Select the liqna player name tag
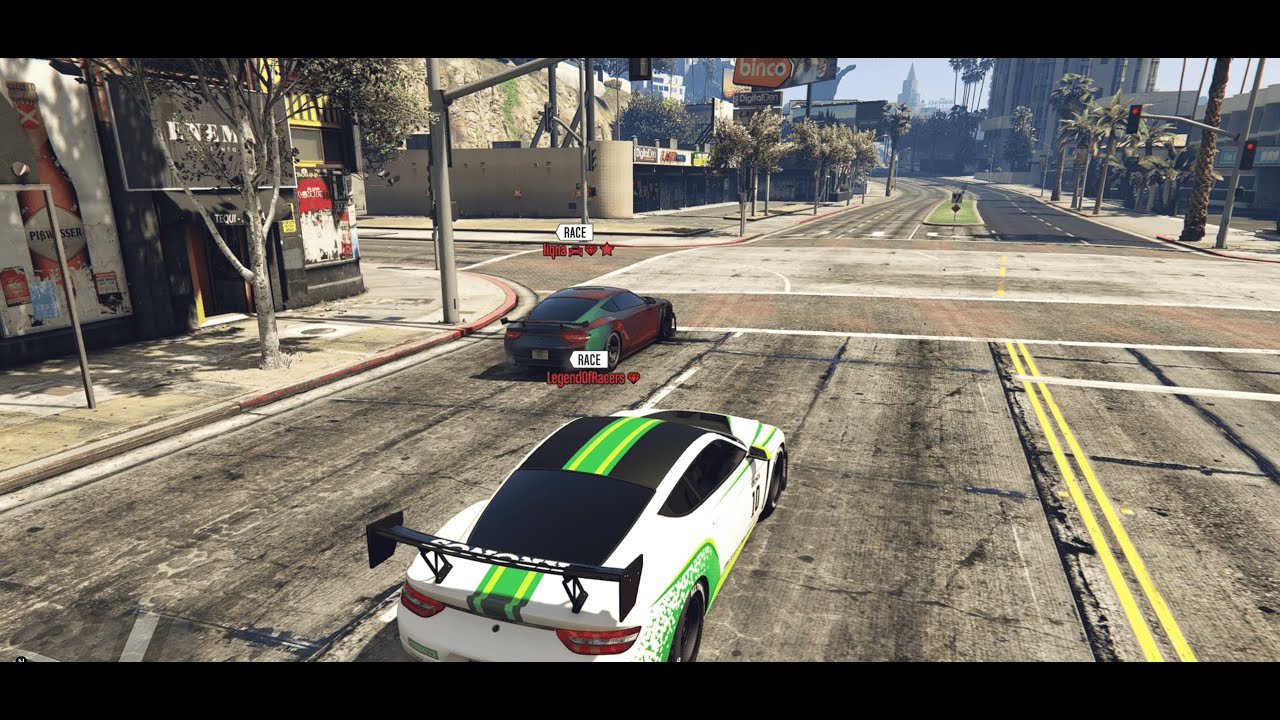1280x720 pixels. point(556,249)
